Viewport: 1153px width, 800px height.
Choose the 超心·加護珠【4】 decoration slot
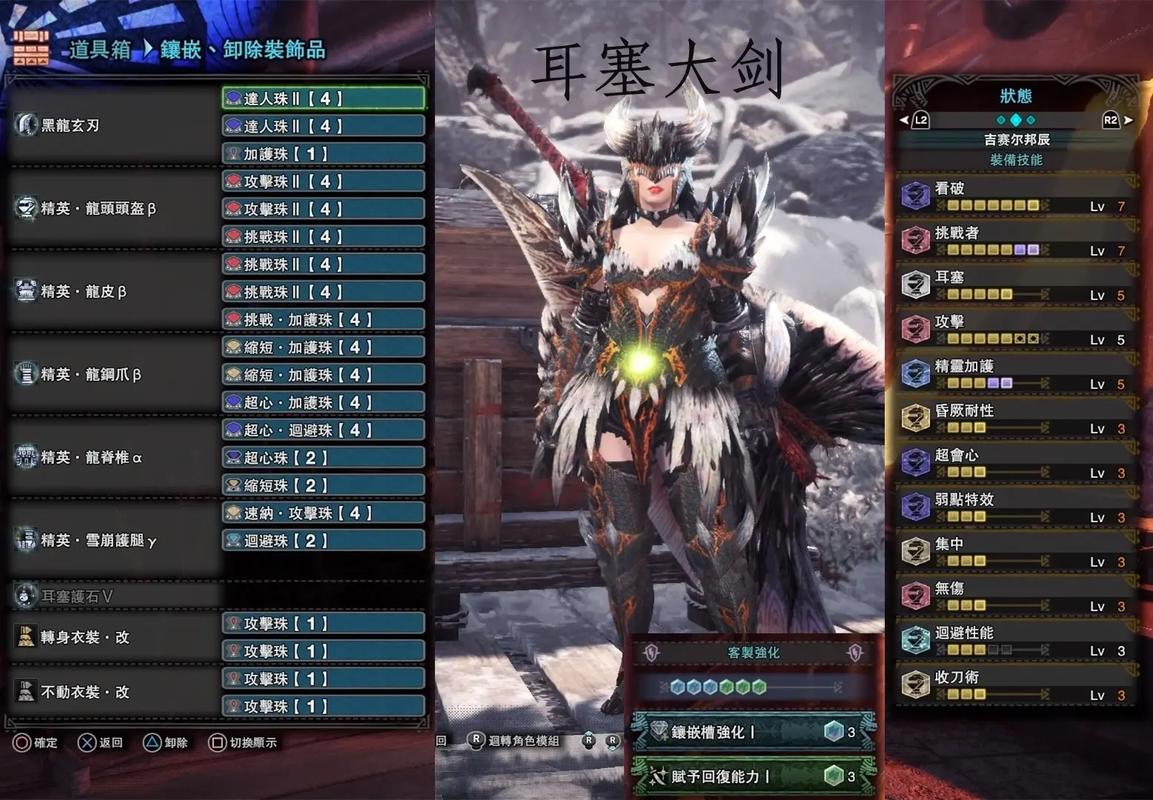323,402
